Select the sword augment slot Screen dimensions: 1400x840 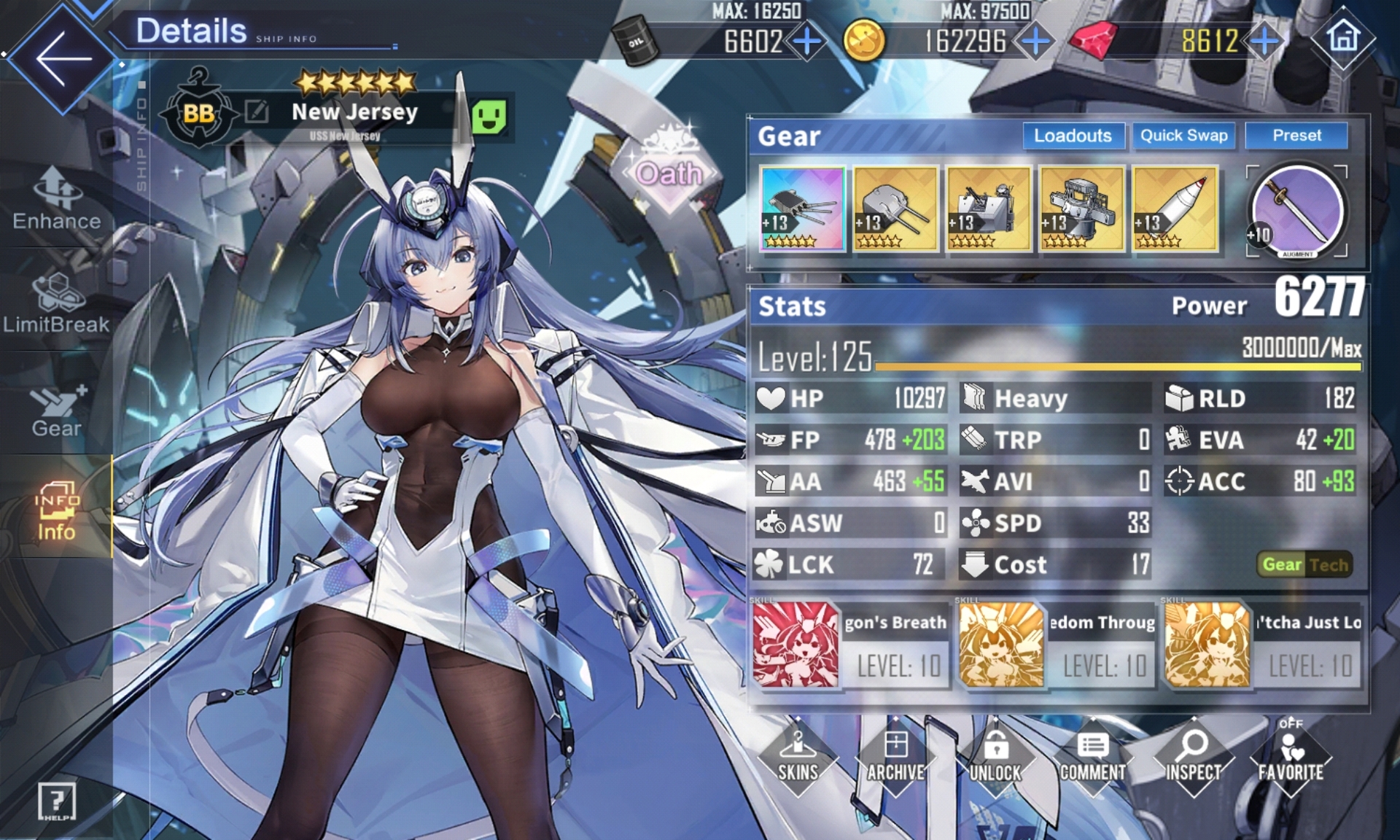pyautogui.click(x=1297, y=211)
